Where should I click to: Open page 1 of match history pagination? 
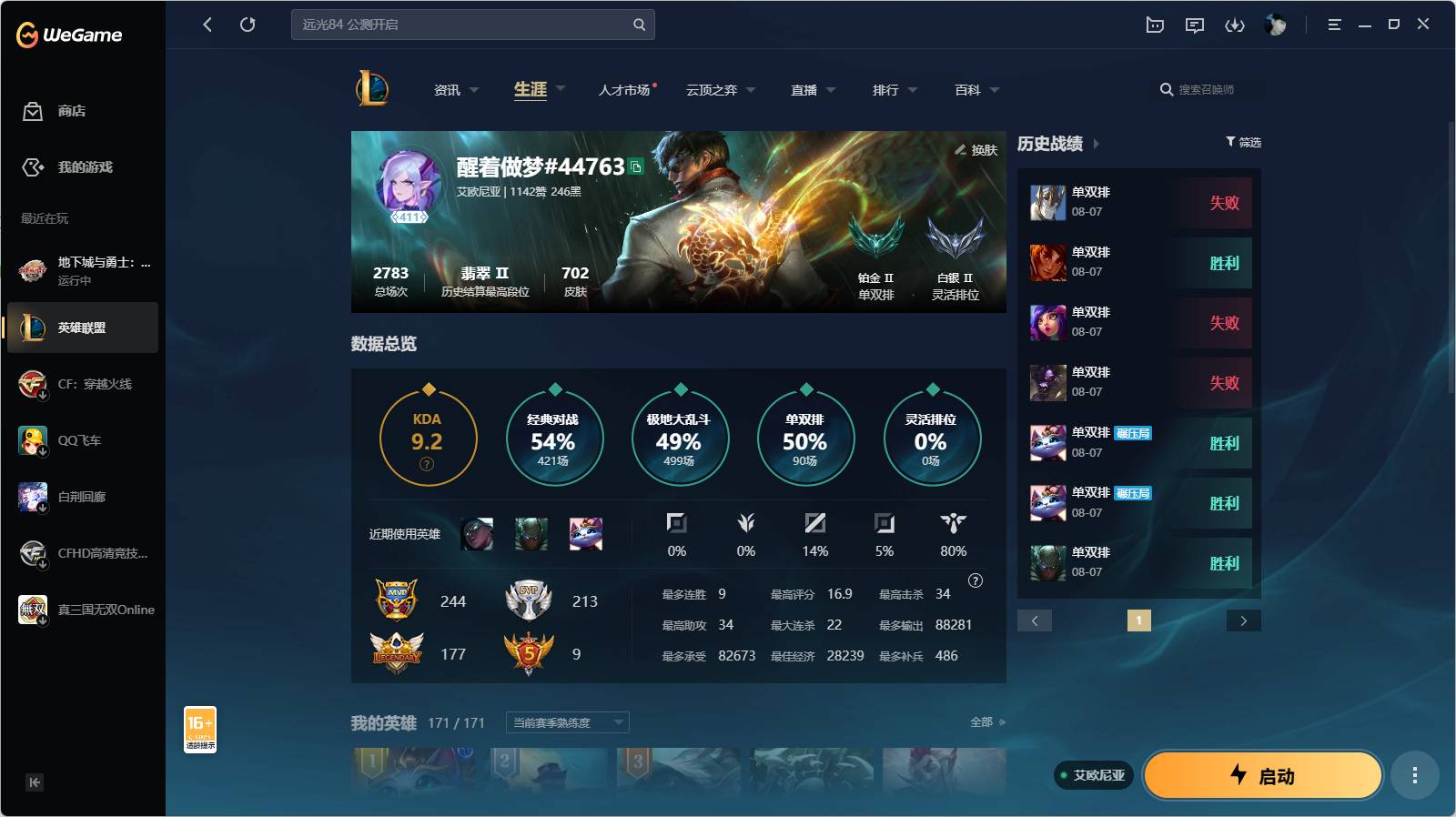click(1137, 620)
